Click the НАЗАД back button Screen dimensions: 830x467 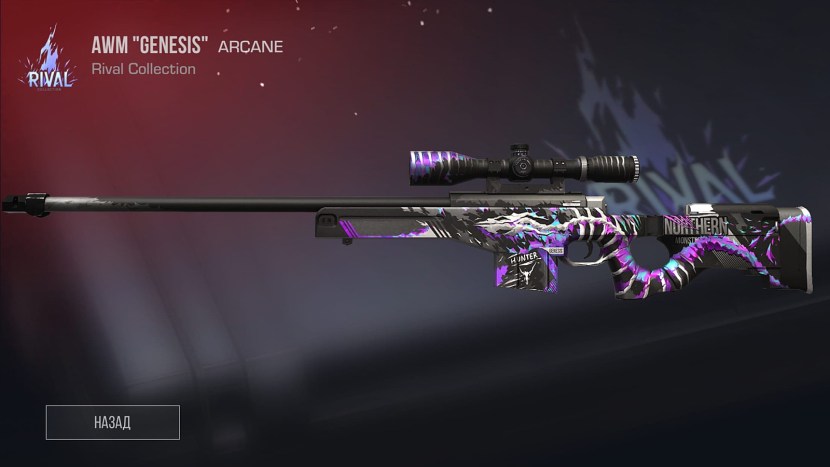[112, 422]
